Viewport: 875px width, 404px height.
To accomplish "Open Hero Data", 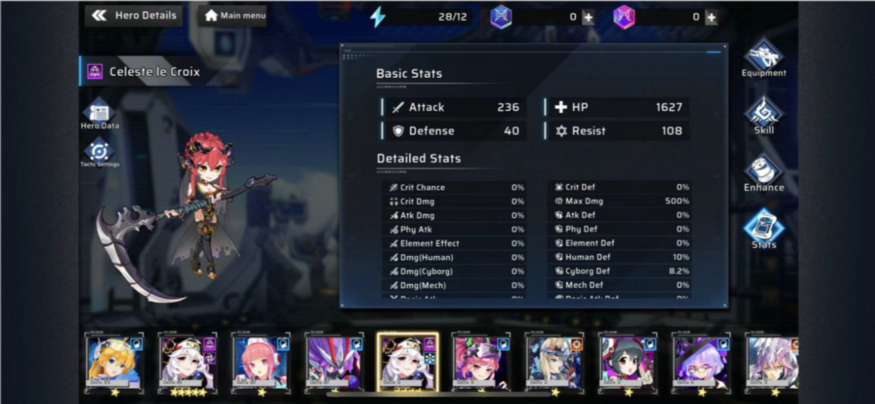I will pos(99,114).
